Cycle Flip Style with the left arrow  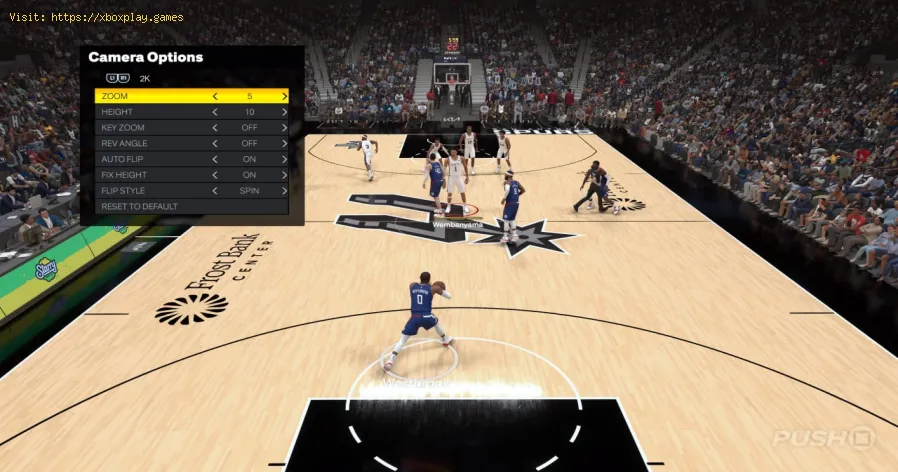pyautogui.click(x=215, y=190)
